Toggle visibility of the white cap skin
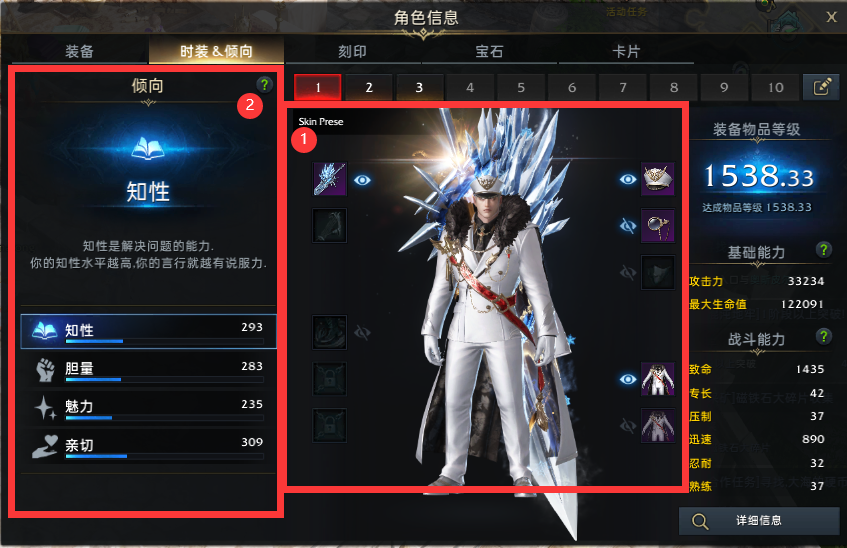This screenshot has width=847, height=548. click(628, 180)
